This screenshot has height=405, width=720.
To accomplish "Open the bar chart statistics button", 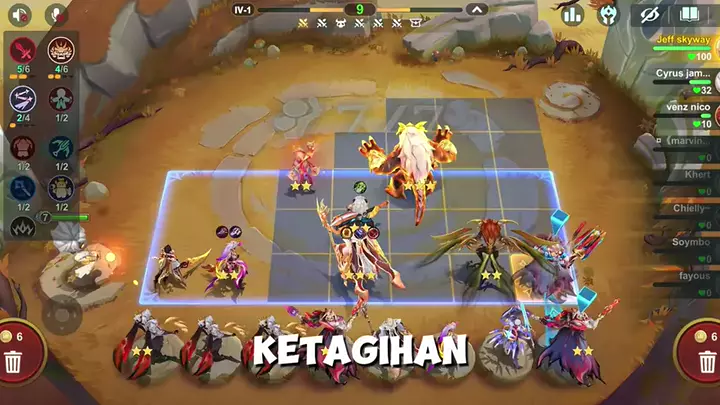I will click(x=572, y=15).
